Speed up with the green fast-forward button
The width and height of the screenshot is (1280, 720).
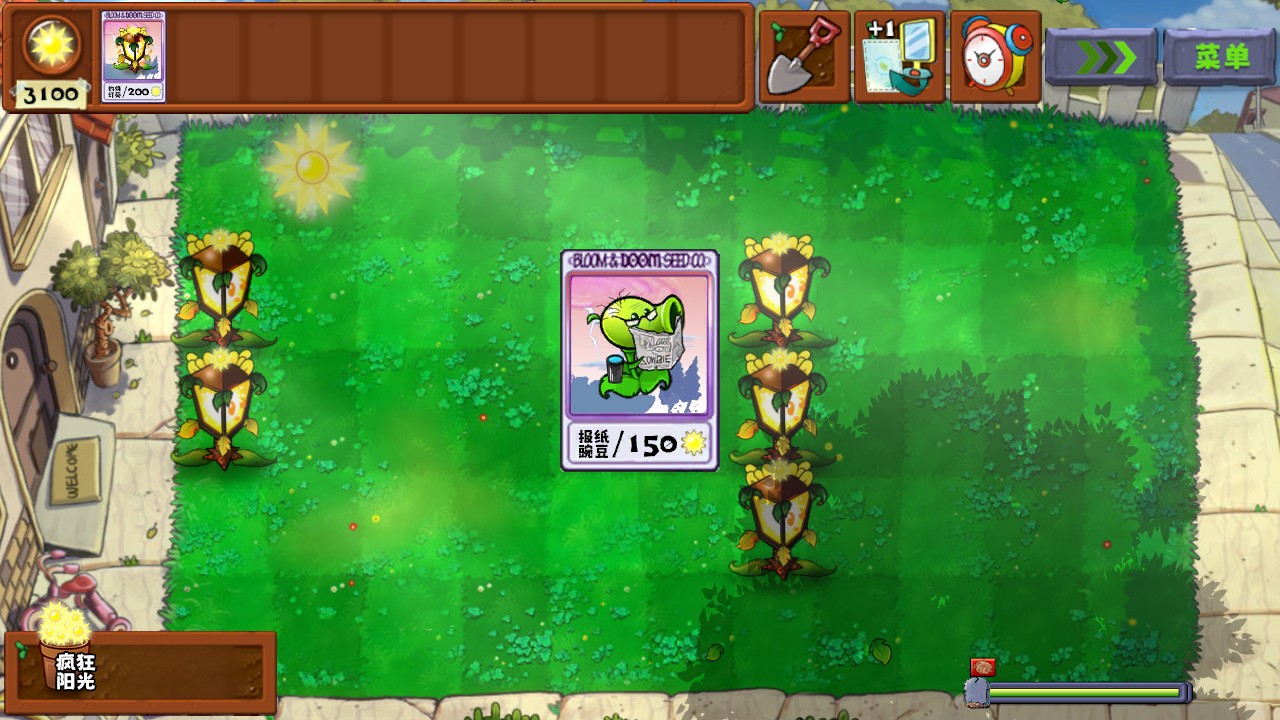click(x=1101, y=57)
